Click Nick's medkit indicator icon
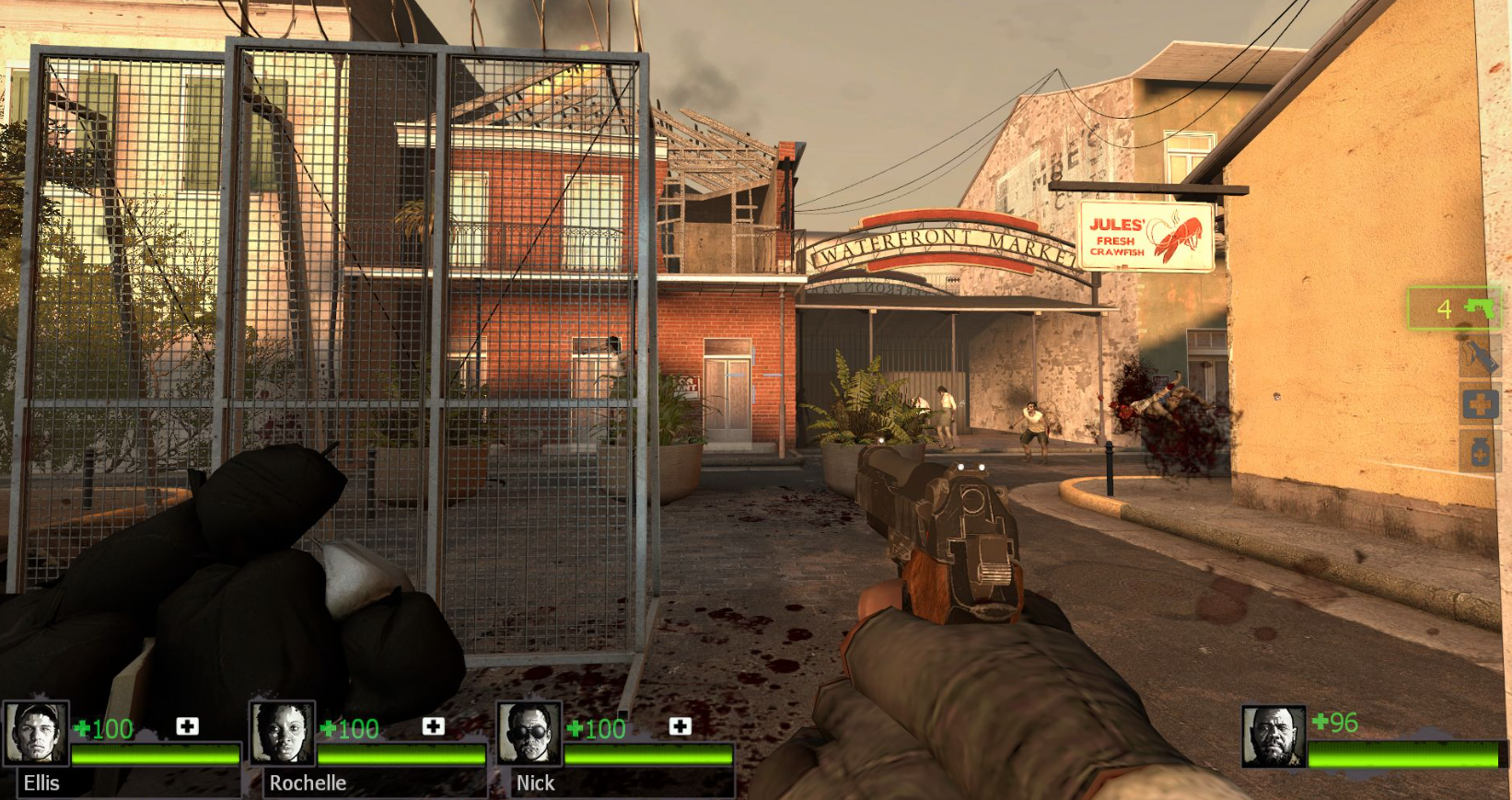This screenshot has width=1512, height=800. pos(680,726)
